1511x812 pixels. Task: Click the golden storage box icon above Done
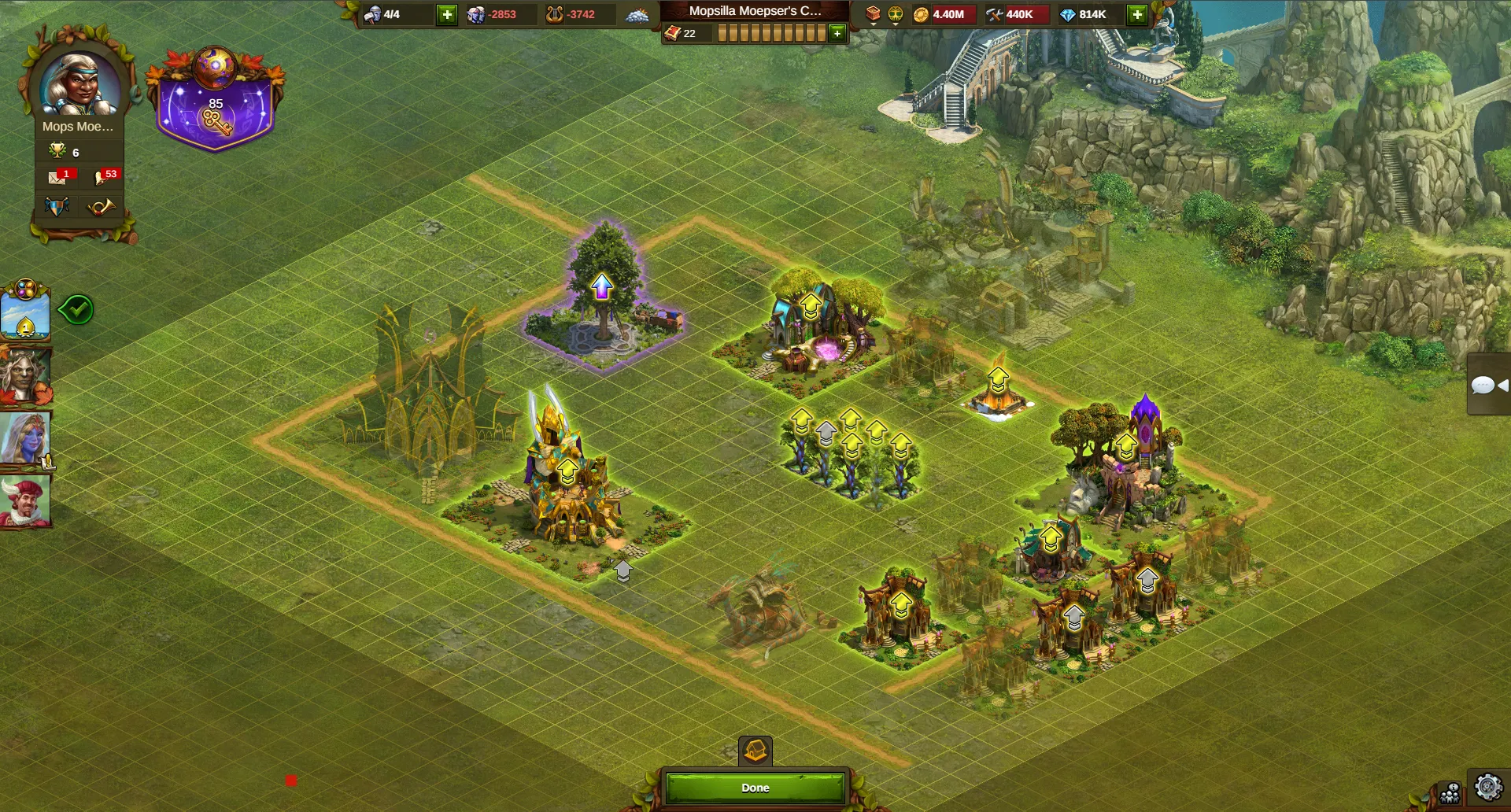[x=755, y=751]
